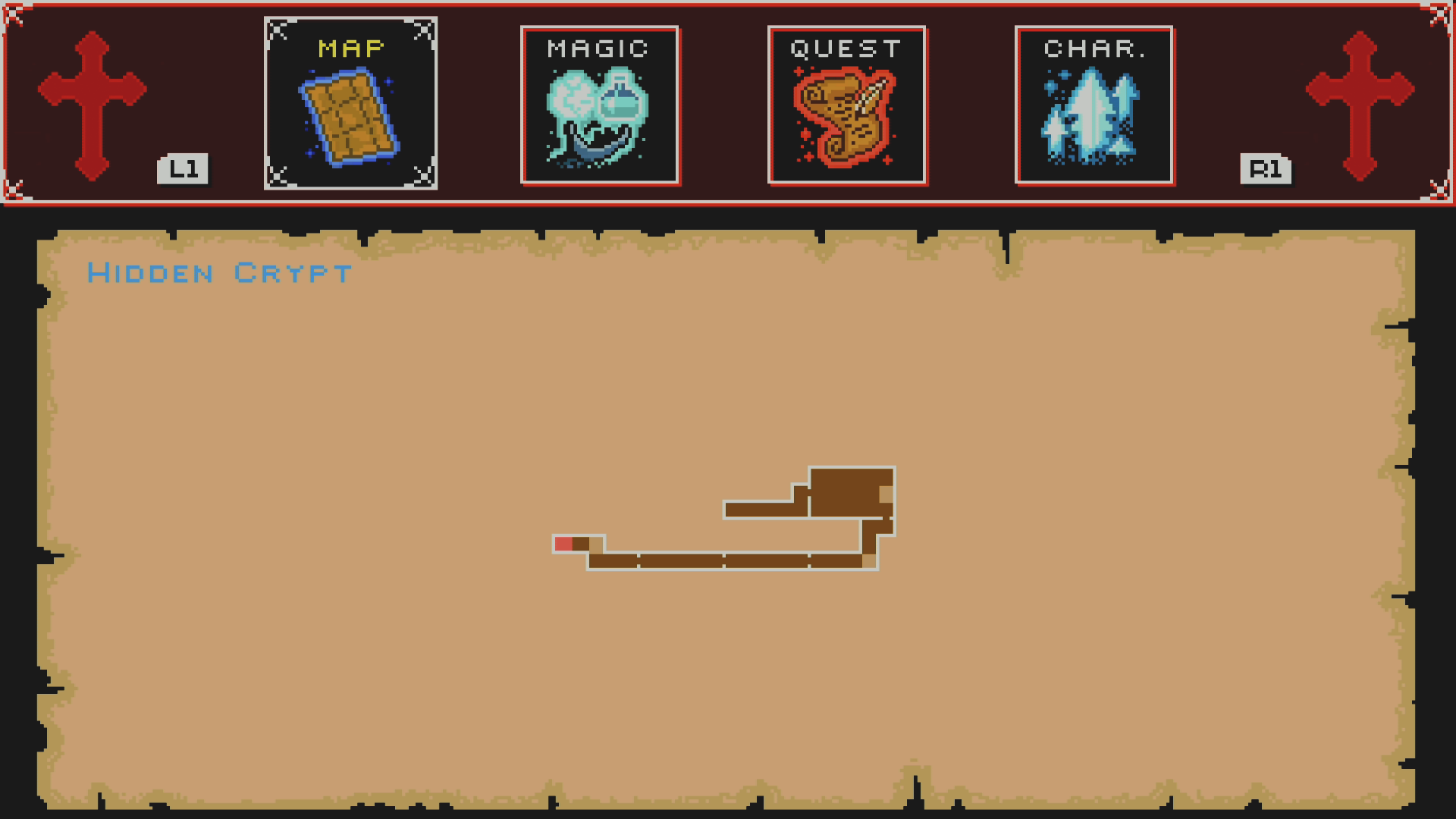The image size is (1456, 819).
Task: Click the beige exit tile on the map
Action: [x=886, y=493]
